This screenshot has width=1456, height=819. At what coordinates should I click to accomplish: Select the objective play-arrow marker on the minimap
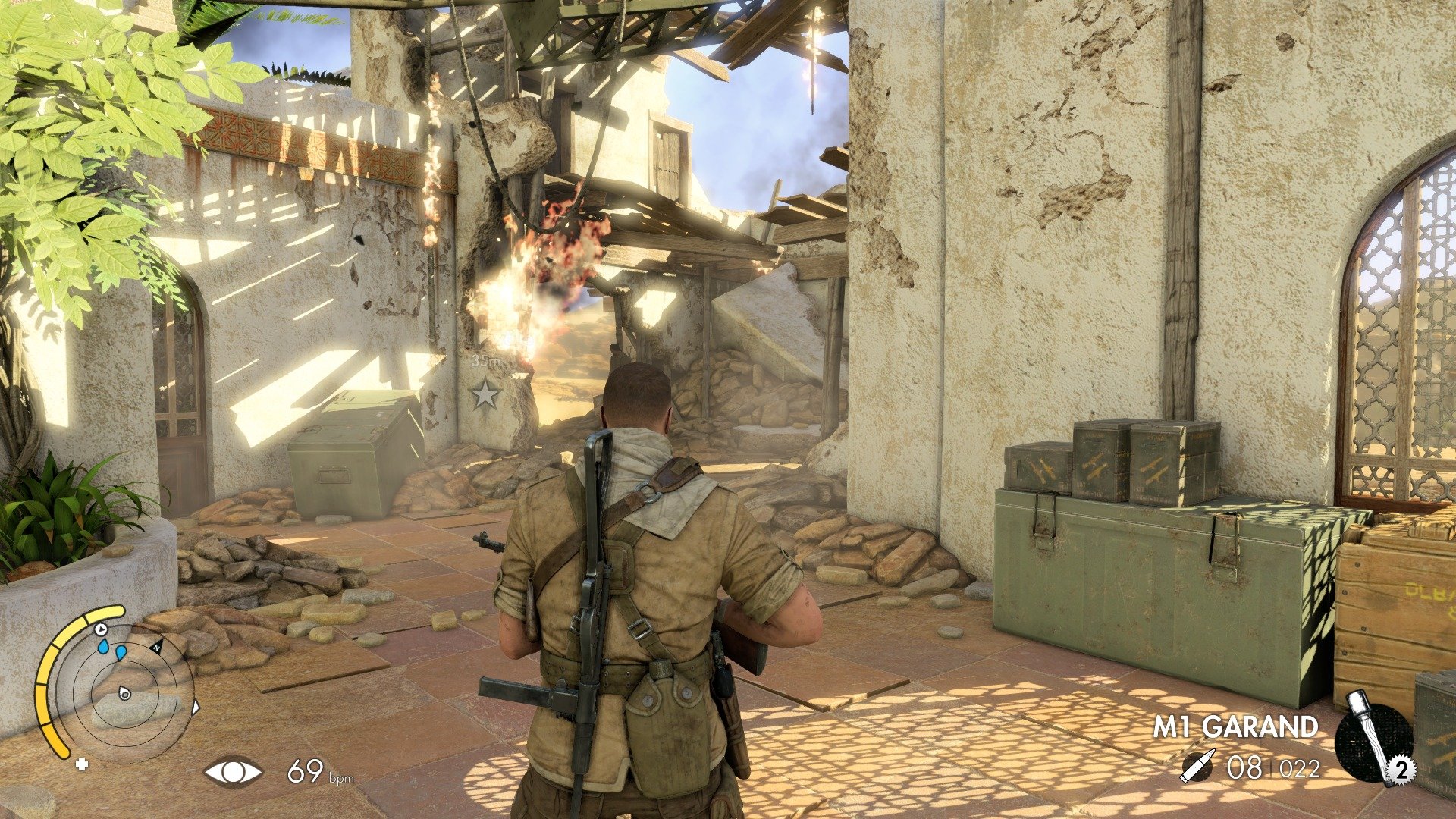[x=100, y=629]
